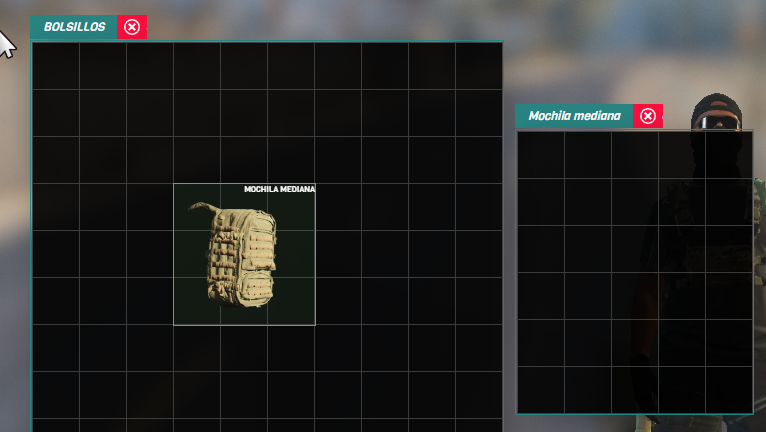
Task: Click the Bolsillos panel title tab
Action: (x=74, y=27)
